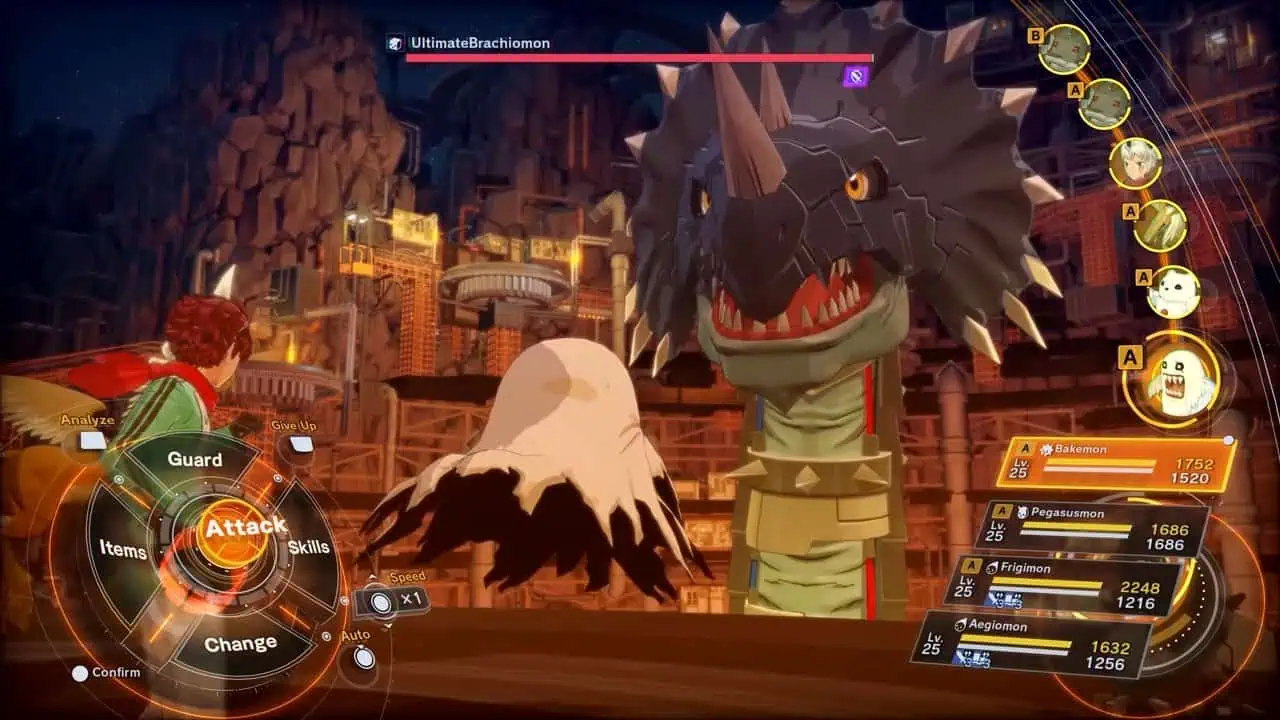Click the purple debuff icon beside UltimateBrachiomon's health bar
Viewport: 1280px width, 720px height.
click(855, 77)
